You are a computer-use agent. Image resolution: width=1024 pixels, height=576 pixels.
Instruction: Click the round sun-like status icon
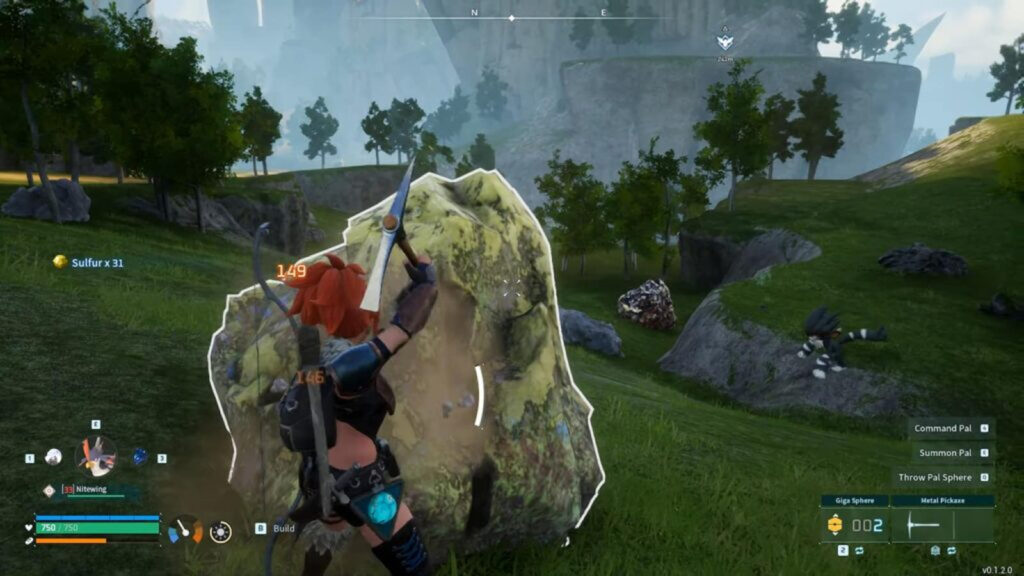coord(221,531)
